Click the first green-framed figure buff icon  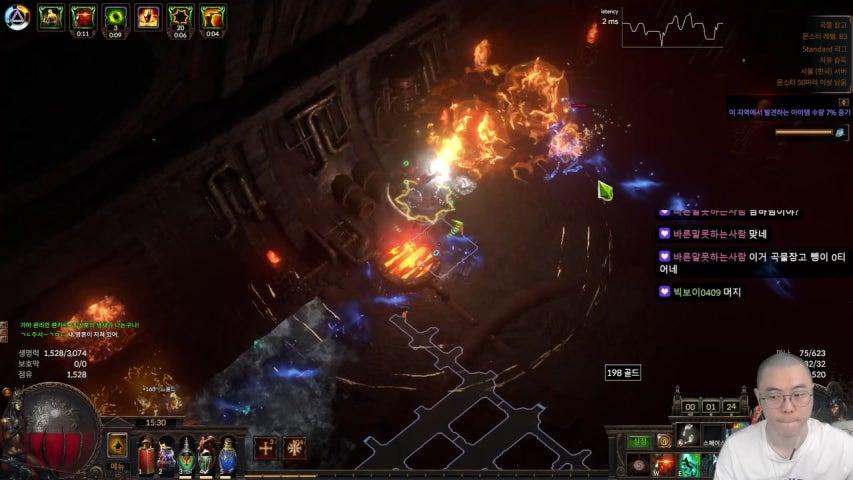50,17
